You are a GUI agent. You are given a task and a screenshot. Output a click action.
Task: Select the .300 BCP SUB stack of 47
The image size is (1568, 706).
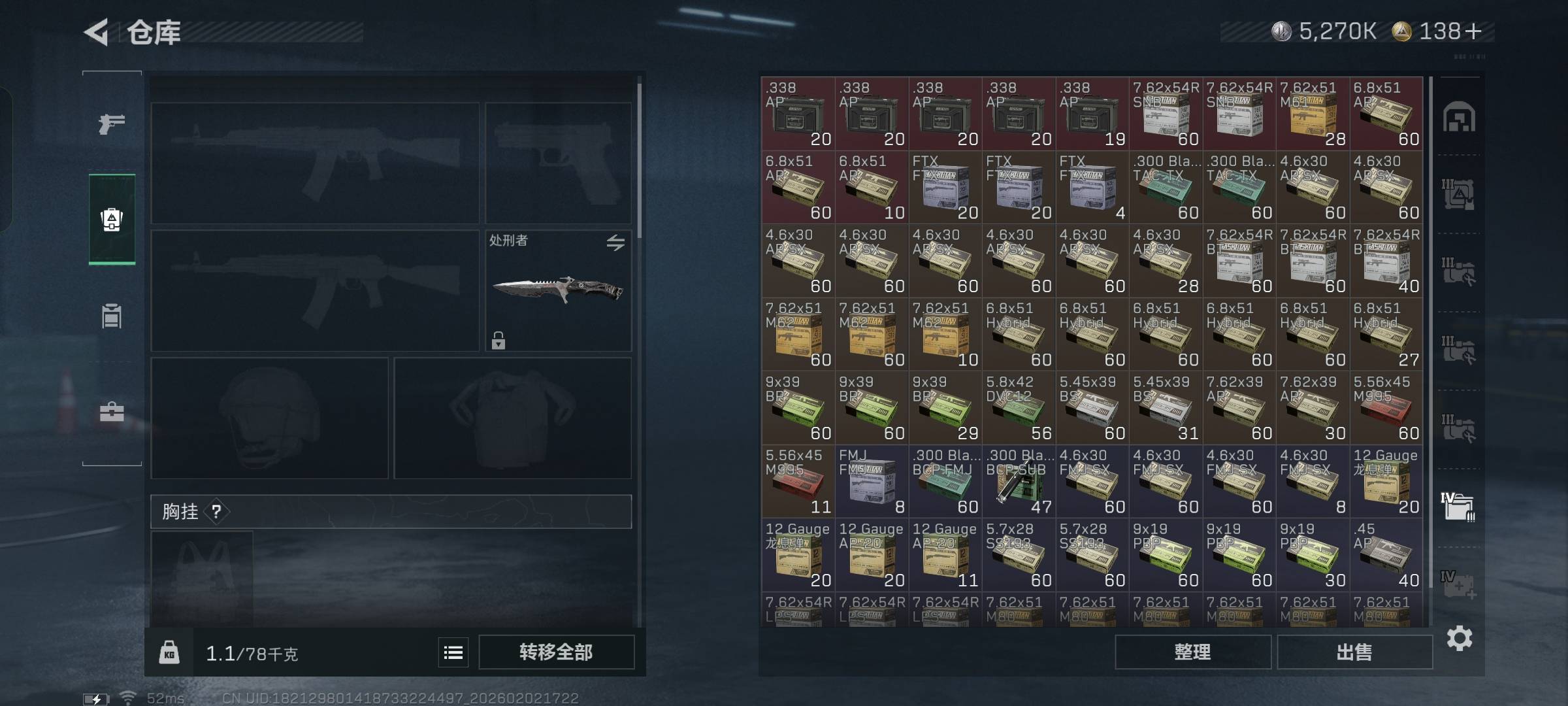[1019, 482]
